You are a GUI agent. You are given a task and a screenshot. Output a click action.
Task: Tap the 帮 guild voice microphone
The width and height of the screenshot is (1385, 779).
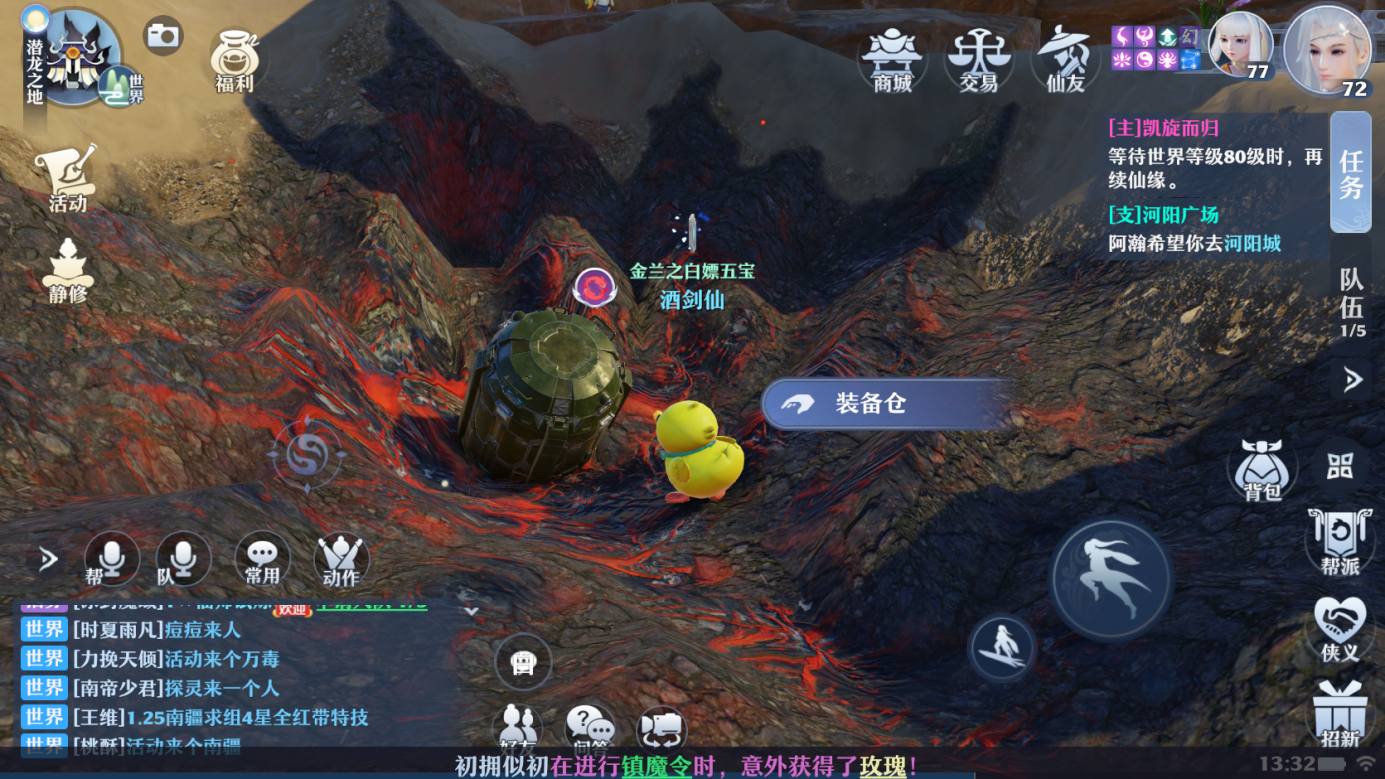(x=109, y=559)
